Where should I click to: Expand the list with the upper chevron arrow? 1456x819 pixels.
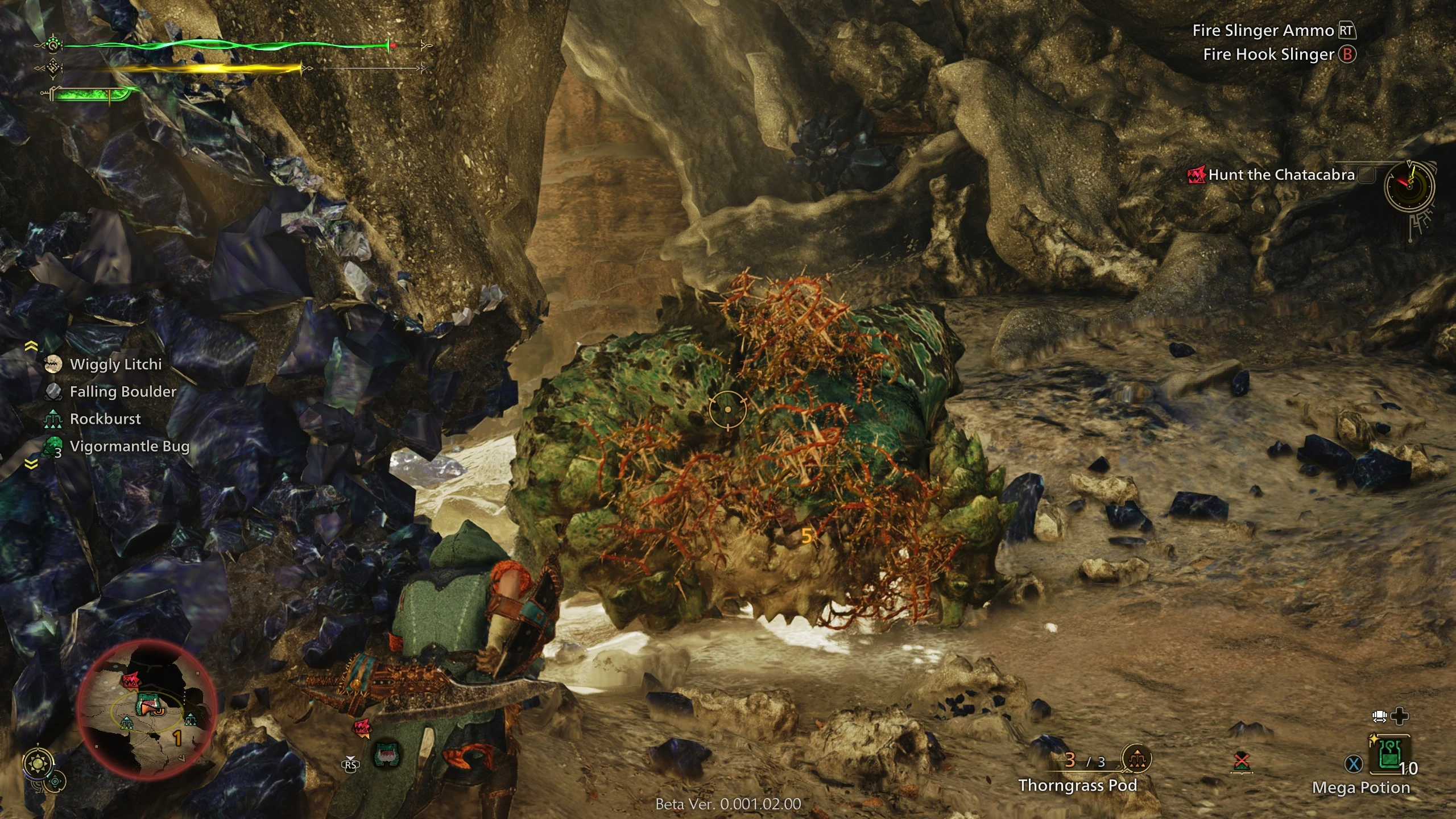pyautogui.click(x=31, y=346)
